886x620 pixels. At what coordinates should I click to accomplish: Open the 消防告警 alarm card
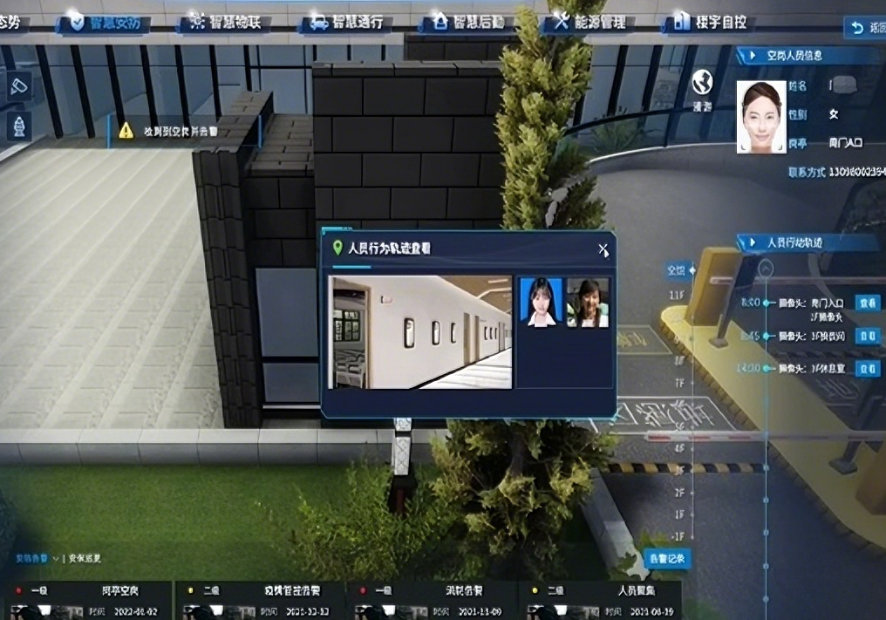[x=432, y=600]
